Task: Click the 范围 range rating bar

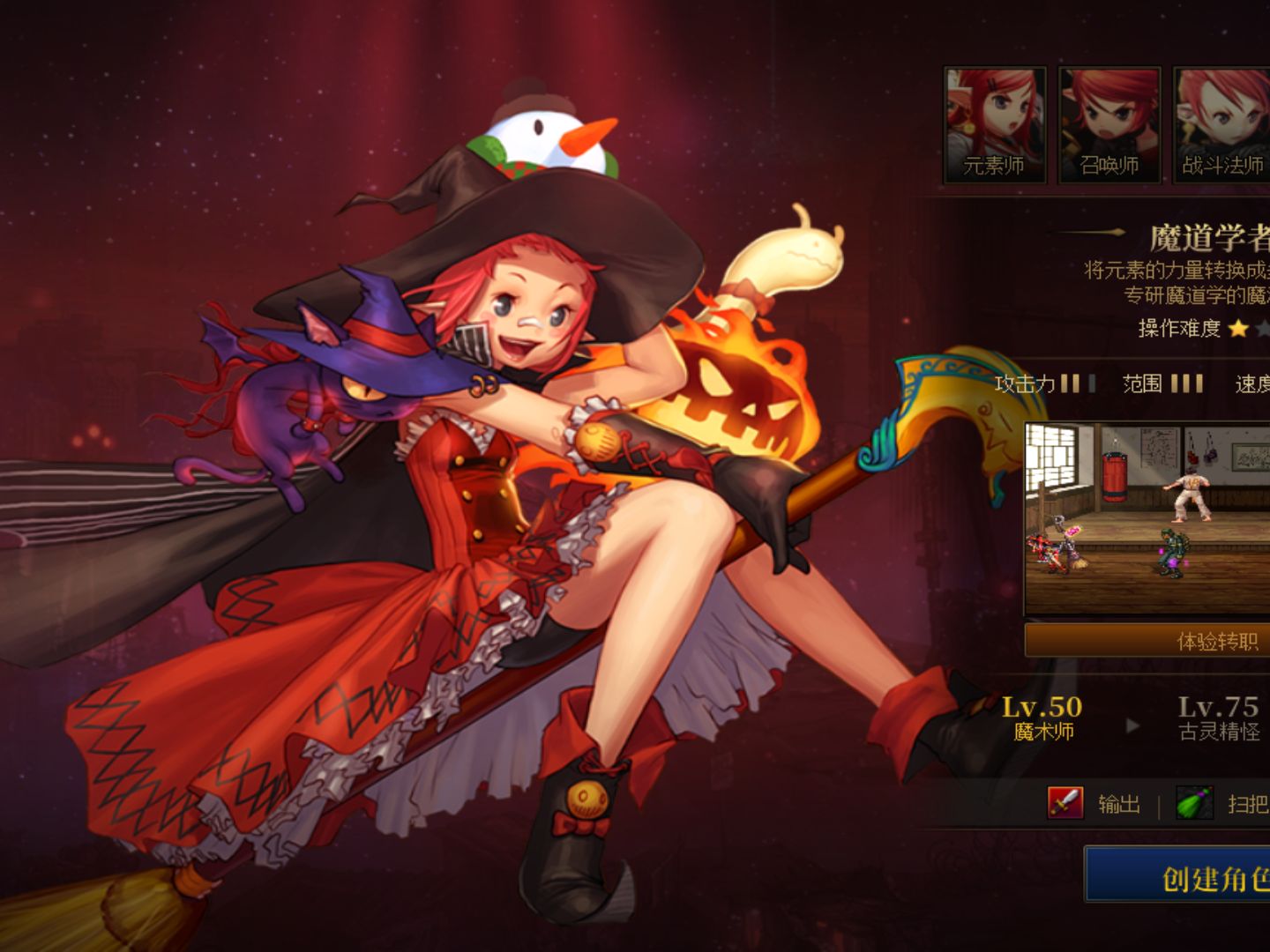Action: tap(1184, 383)
